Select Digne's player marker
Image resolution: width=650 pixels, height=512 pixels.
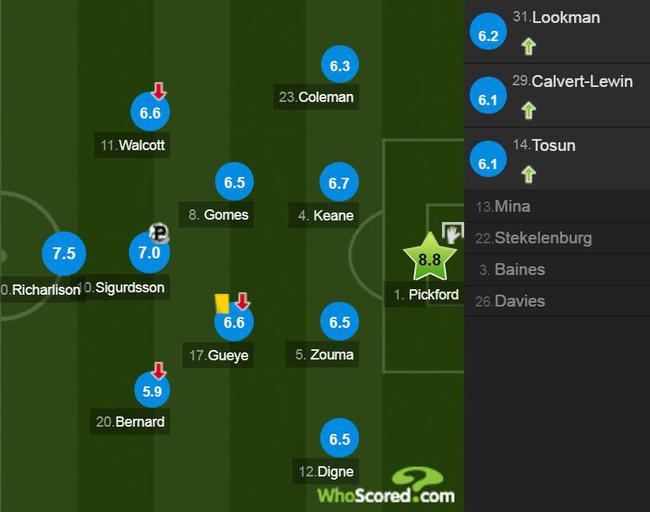pos(340,439)
